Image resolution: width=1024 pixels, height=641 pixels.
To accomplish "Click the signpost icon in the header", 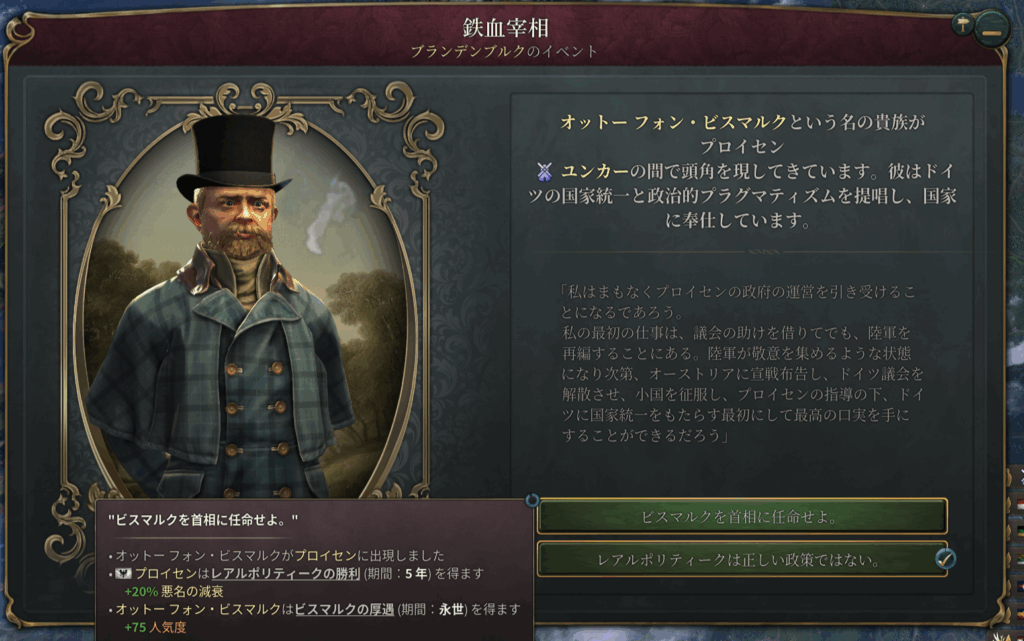I will pos(963,25).
